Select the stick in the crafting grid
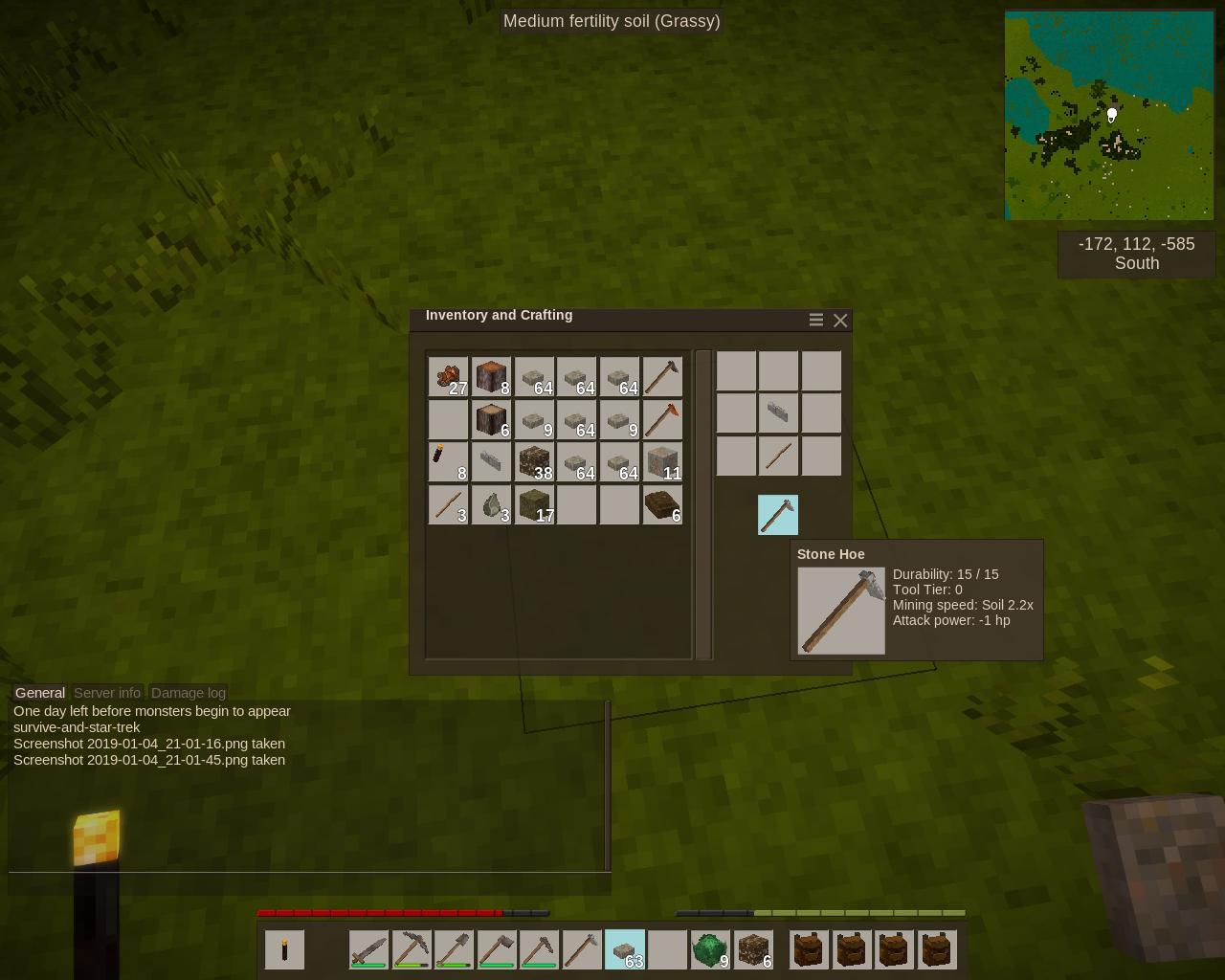 (x=778, y=456)
